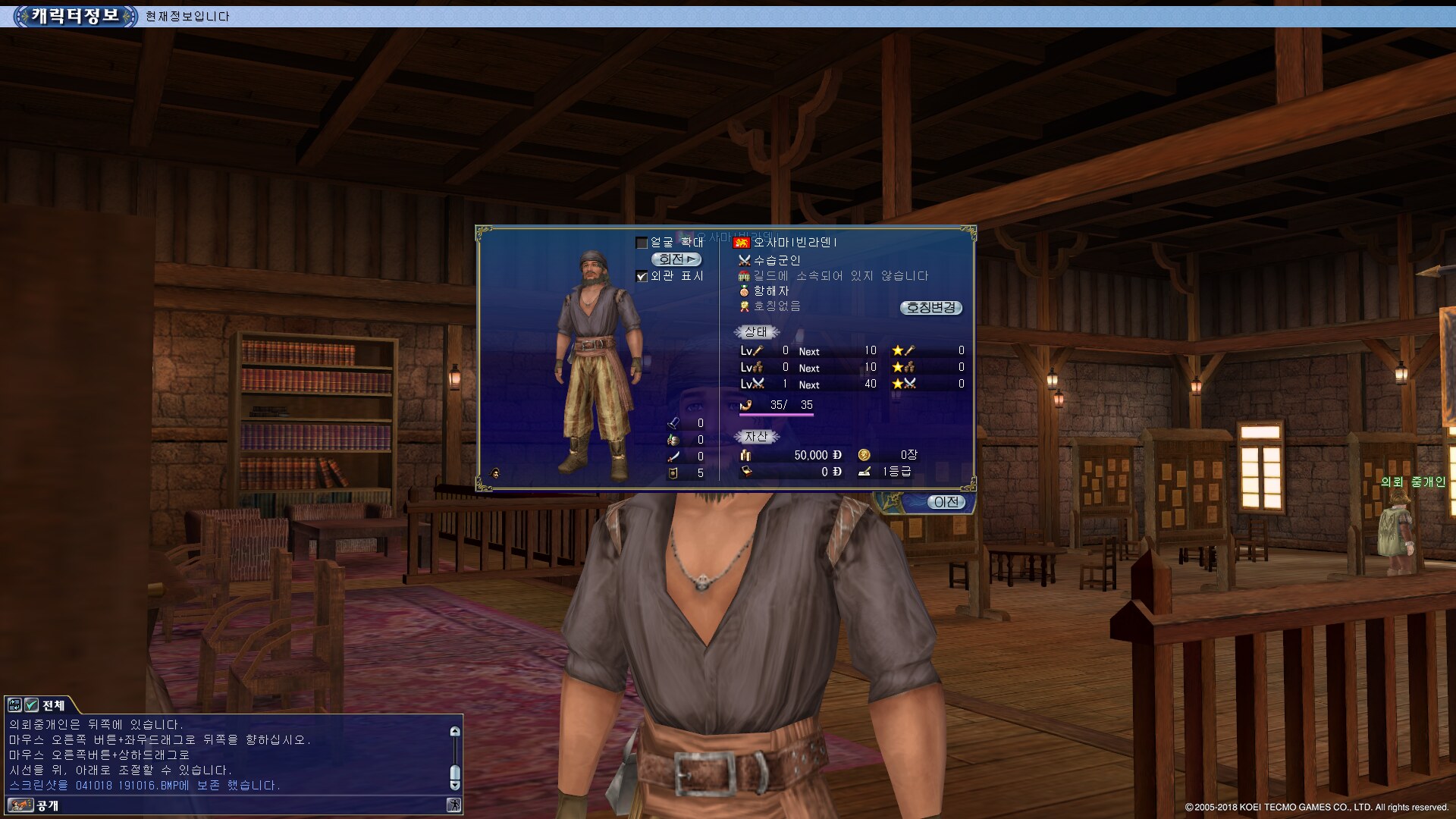Click the pirate hat icon in character panel
The image size is (1456, 819).
click(x=495, y=472)
